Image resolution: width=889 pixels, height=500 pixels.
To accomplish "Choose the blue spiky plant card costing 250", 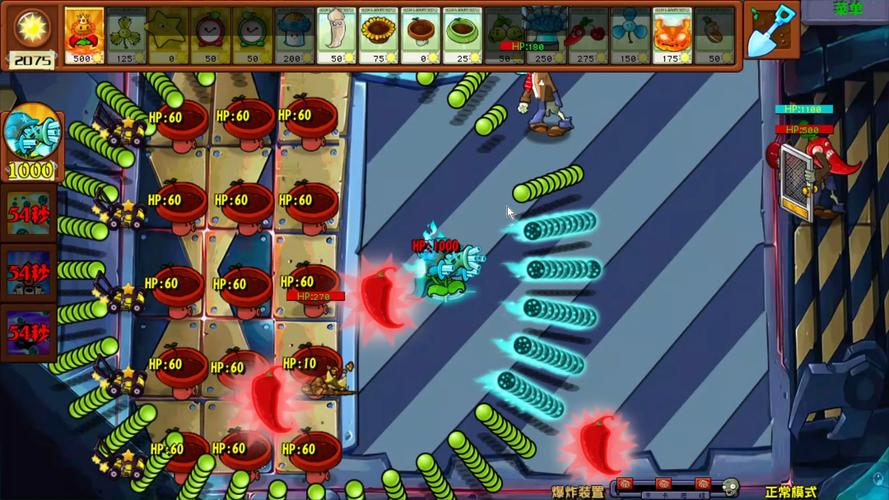I will [x=546, y=34].
